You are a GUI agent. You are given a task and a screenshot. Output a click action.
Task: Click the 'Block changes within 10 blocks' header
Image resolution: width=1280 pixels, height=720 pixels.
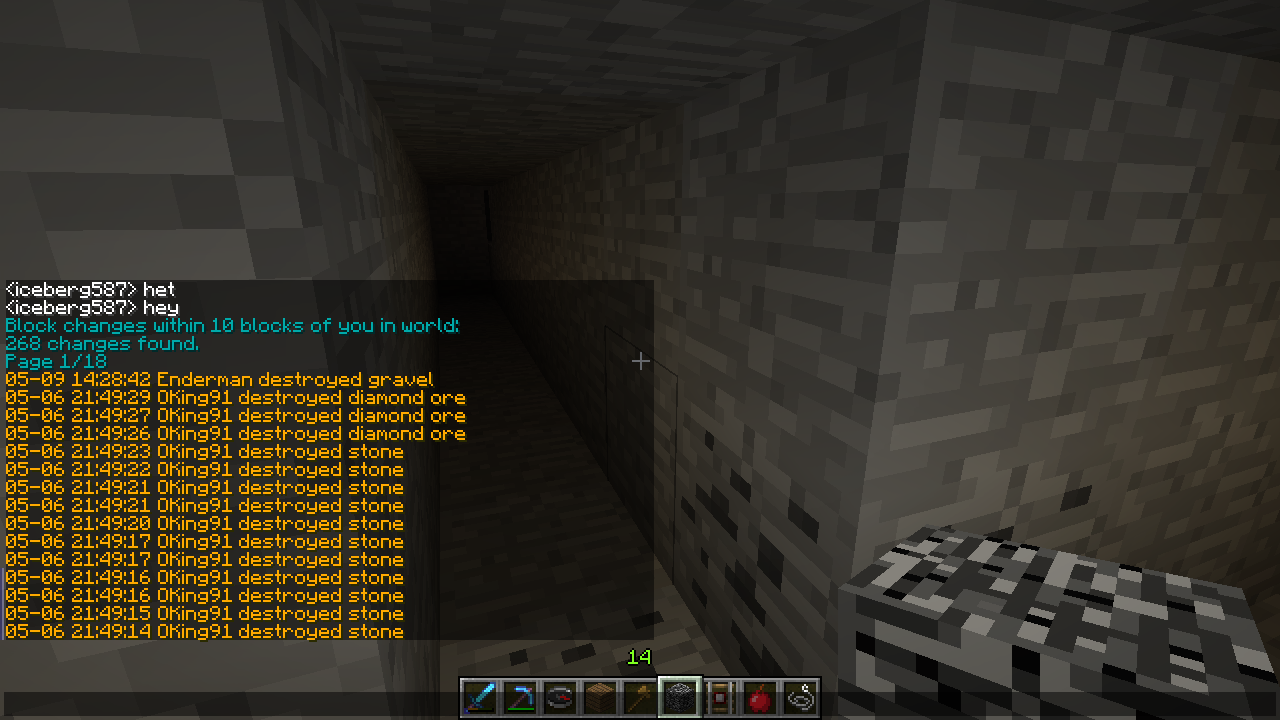click(x=230, y=325)
